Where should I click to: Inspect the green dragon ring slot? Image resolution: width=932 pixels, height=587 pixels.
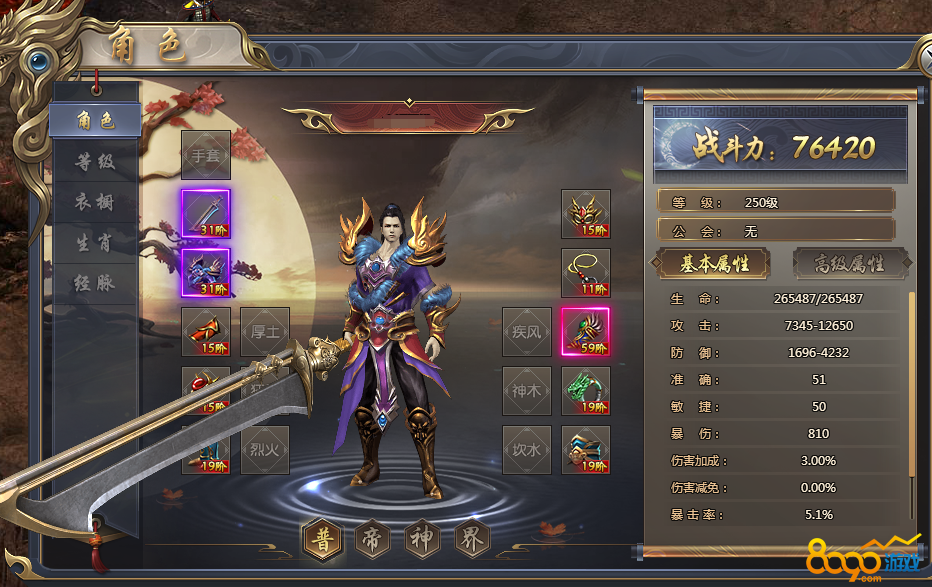586,391
